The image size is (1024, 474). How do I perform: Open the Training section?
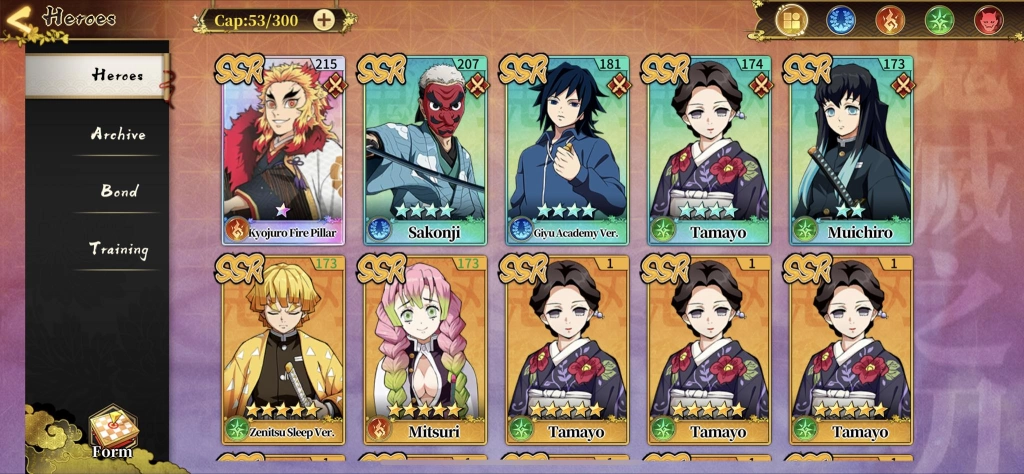(x=118, y=249)
